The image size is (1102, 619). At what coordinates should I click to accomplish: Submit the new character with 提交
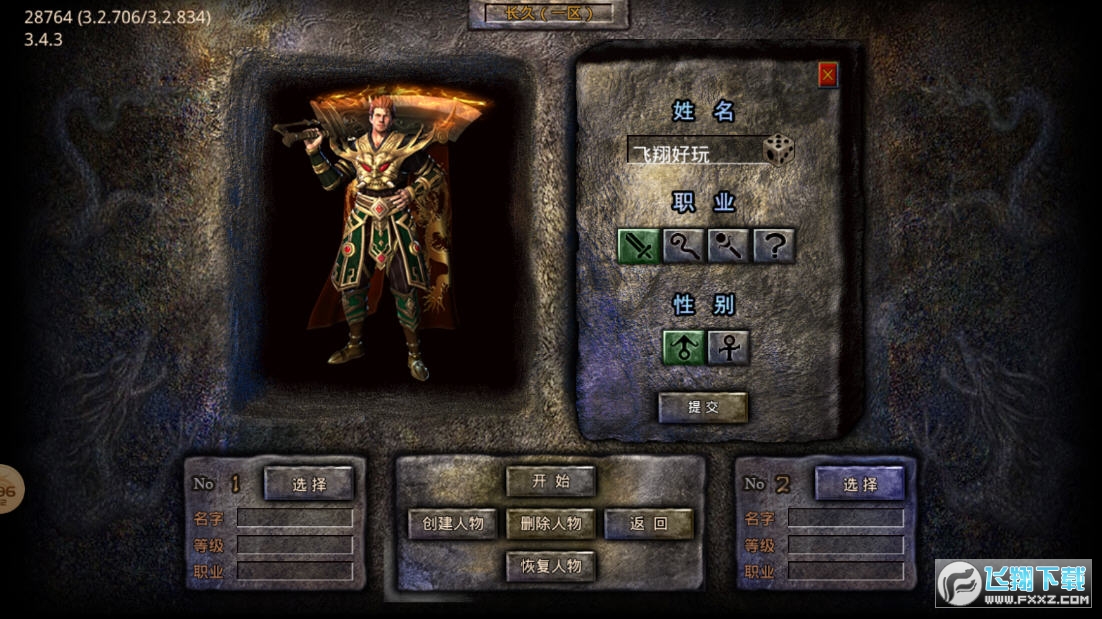[x=702, y=407]
